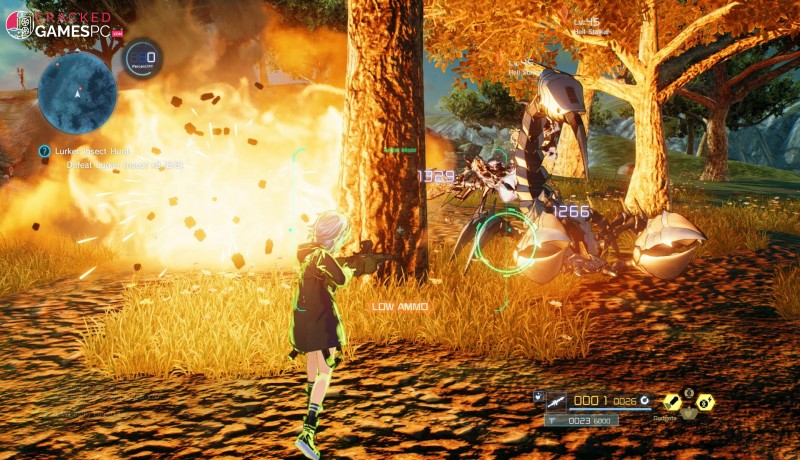Screen dimensions: 800x460
Task: Click the left yellow hexagon gadget icon
Action: click(673, 402)
